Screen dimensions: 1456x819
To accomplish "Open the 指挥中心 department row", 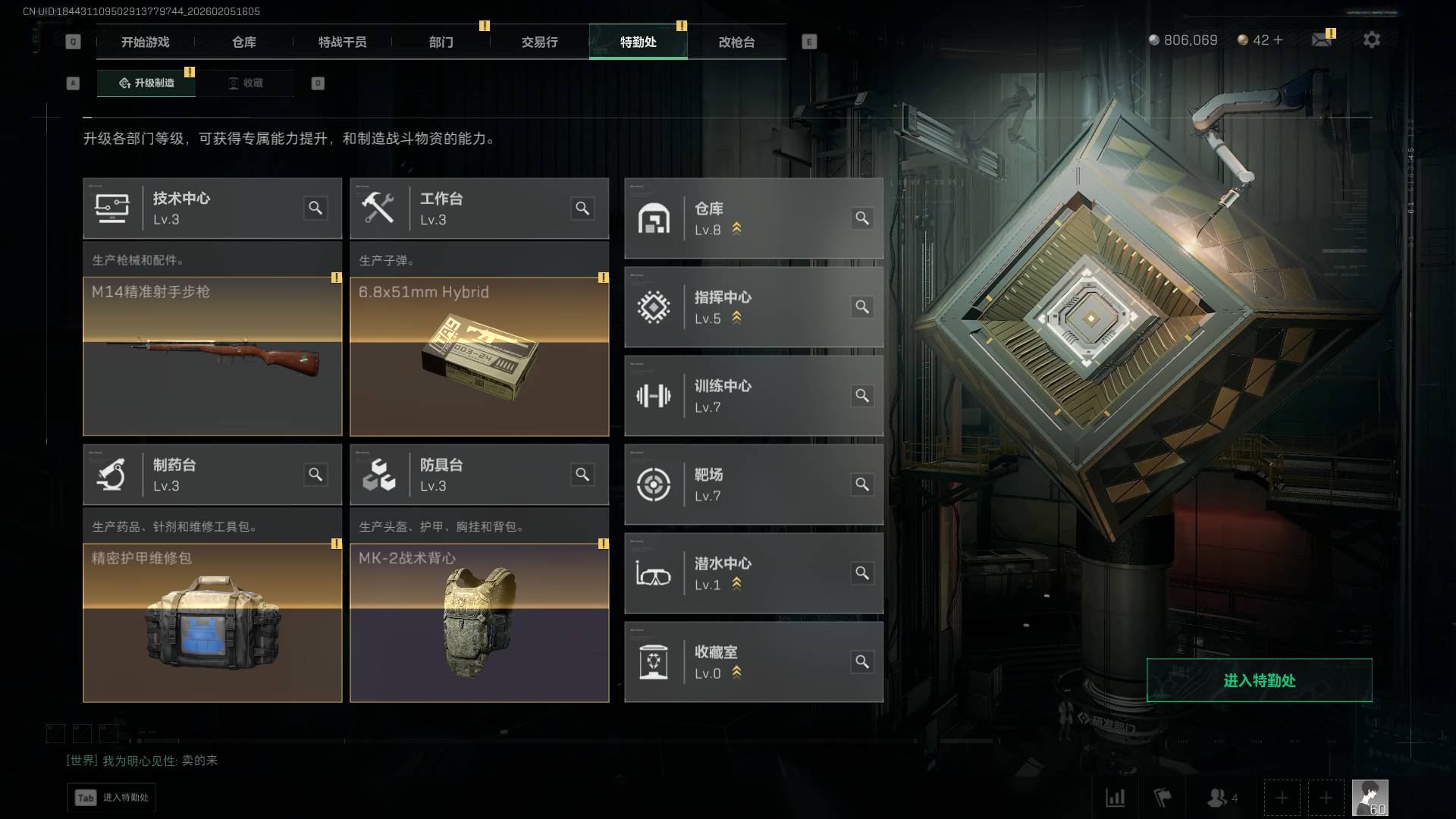I will coord(753,307).
